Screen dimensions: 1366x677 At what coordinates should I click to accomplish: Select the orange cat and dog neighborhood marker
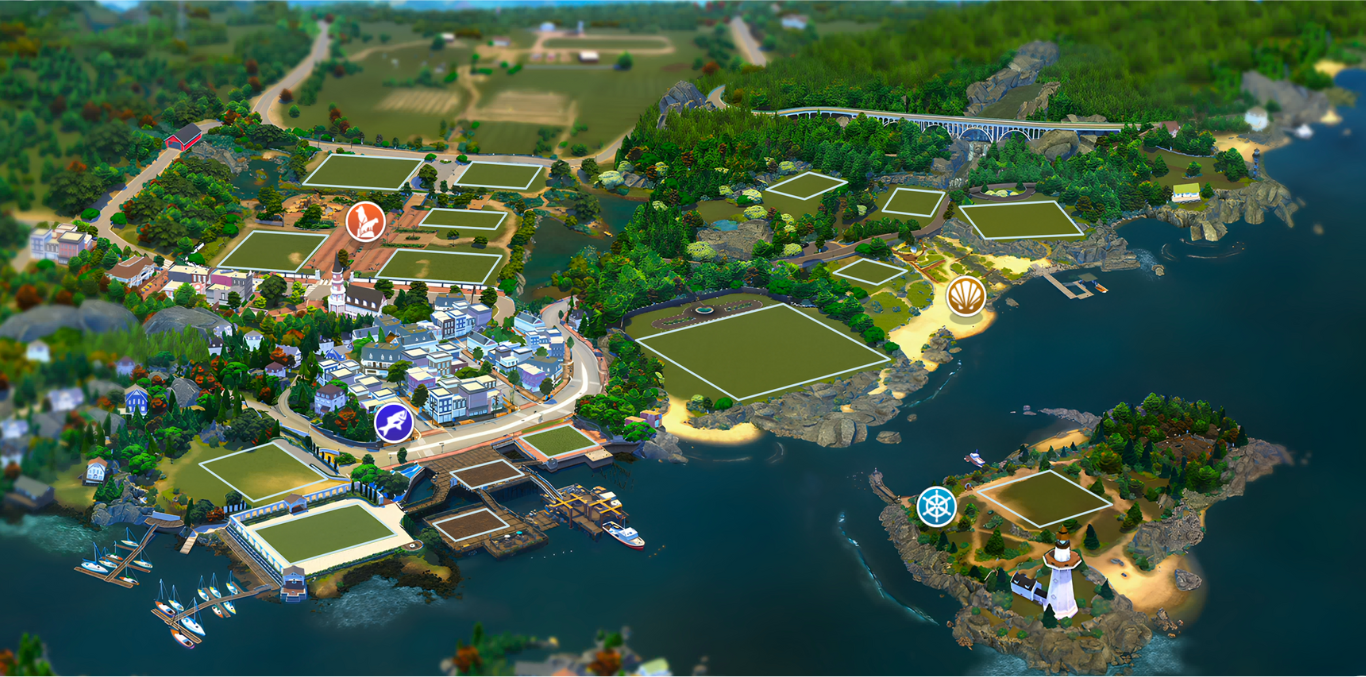[x=365, y=221]
